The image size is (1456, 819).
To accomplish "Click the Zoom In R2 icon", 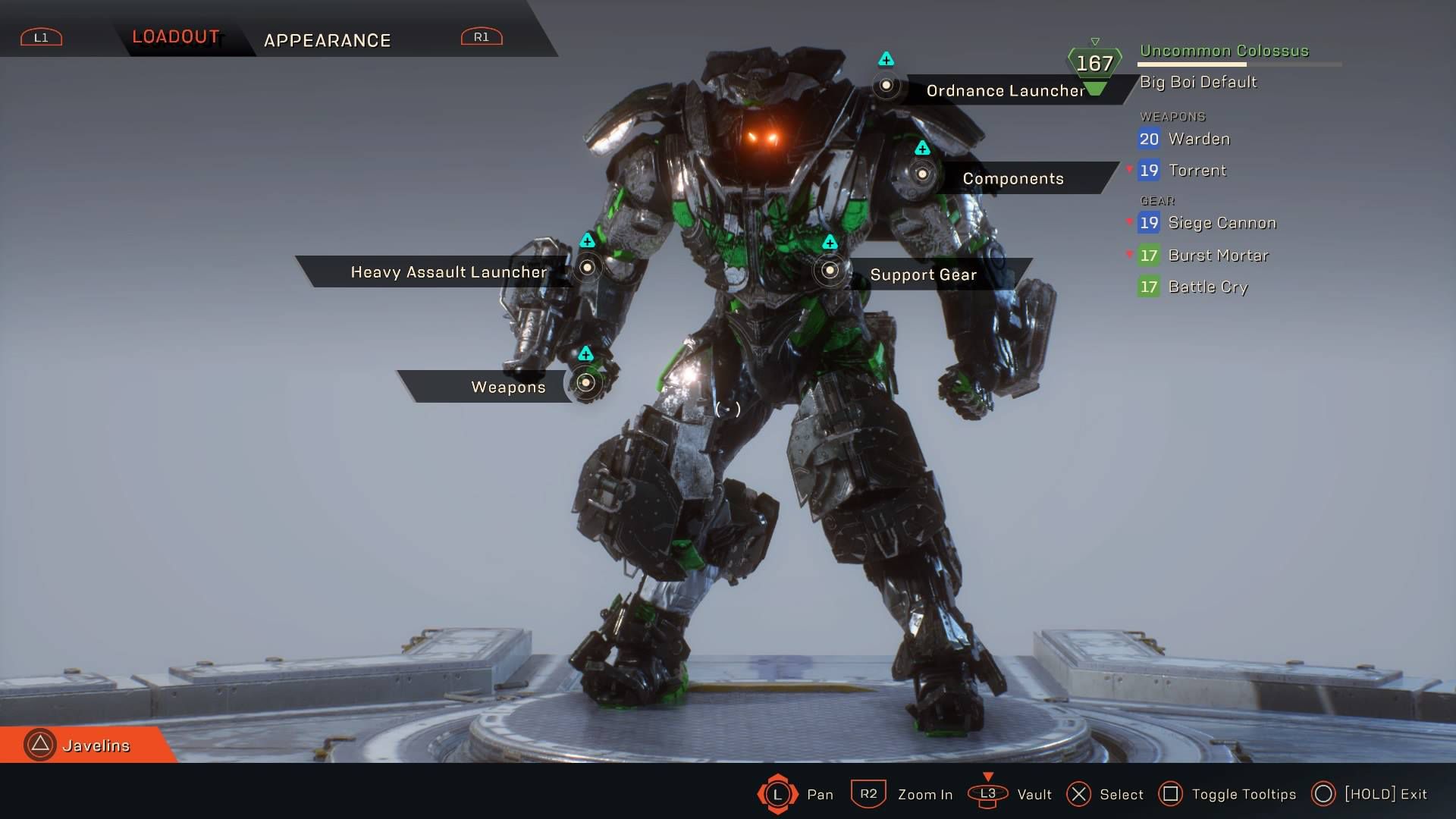I will coord(868,795).
